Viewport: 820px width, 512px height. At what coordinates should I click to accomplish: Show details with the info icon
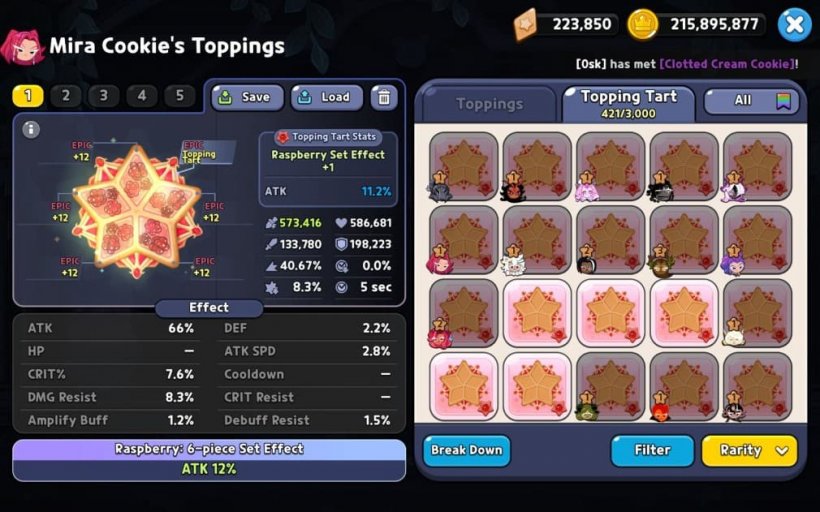pyautogui.click(x=31, y=129)
